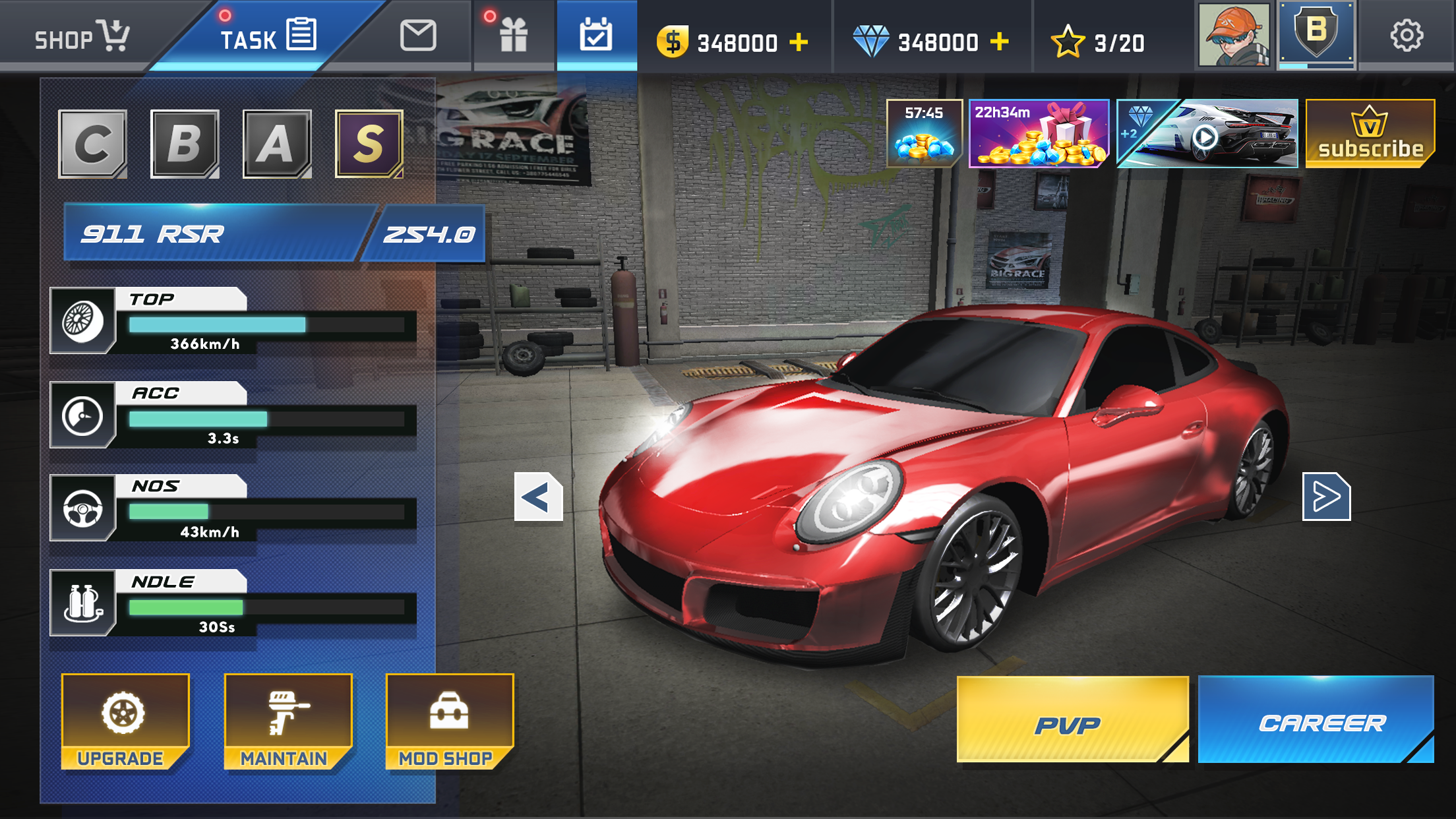Select the A class car tier
The width and height of the screenshot is (1456, 819).
(276, 144)
